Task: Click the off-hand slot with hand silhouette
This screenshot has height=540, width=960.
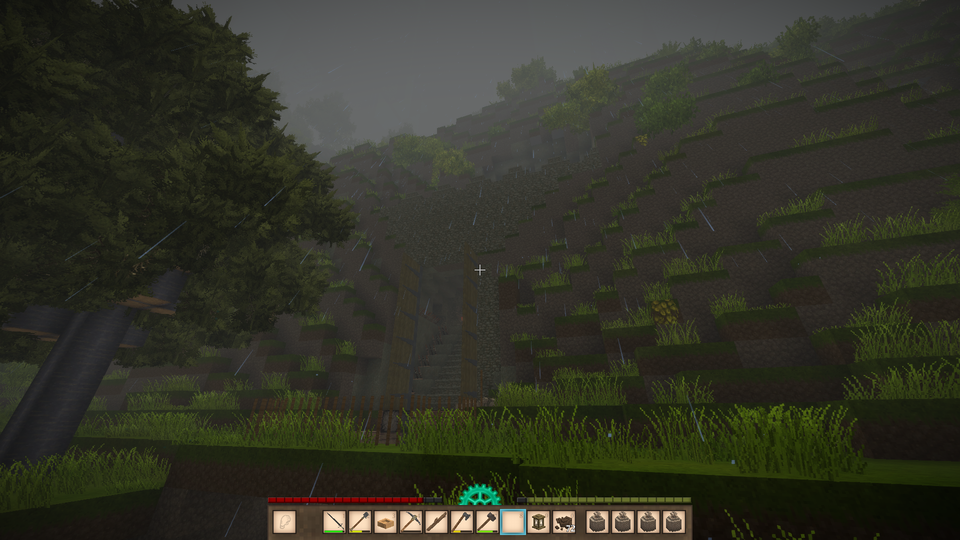Action: [284, 521]
